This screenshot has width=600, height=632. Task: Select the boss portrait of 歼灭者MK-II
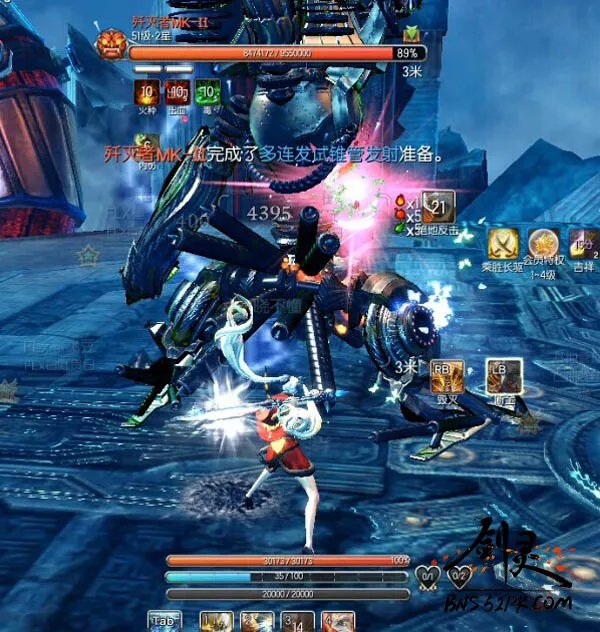[109, 44]
